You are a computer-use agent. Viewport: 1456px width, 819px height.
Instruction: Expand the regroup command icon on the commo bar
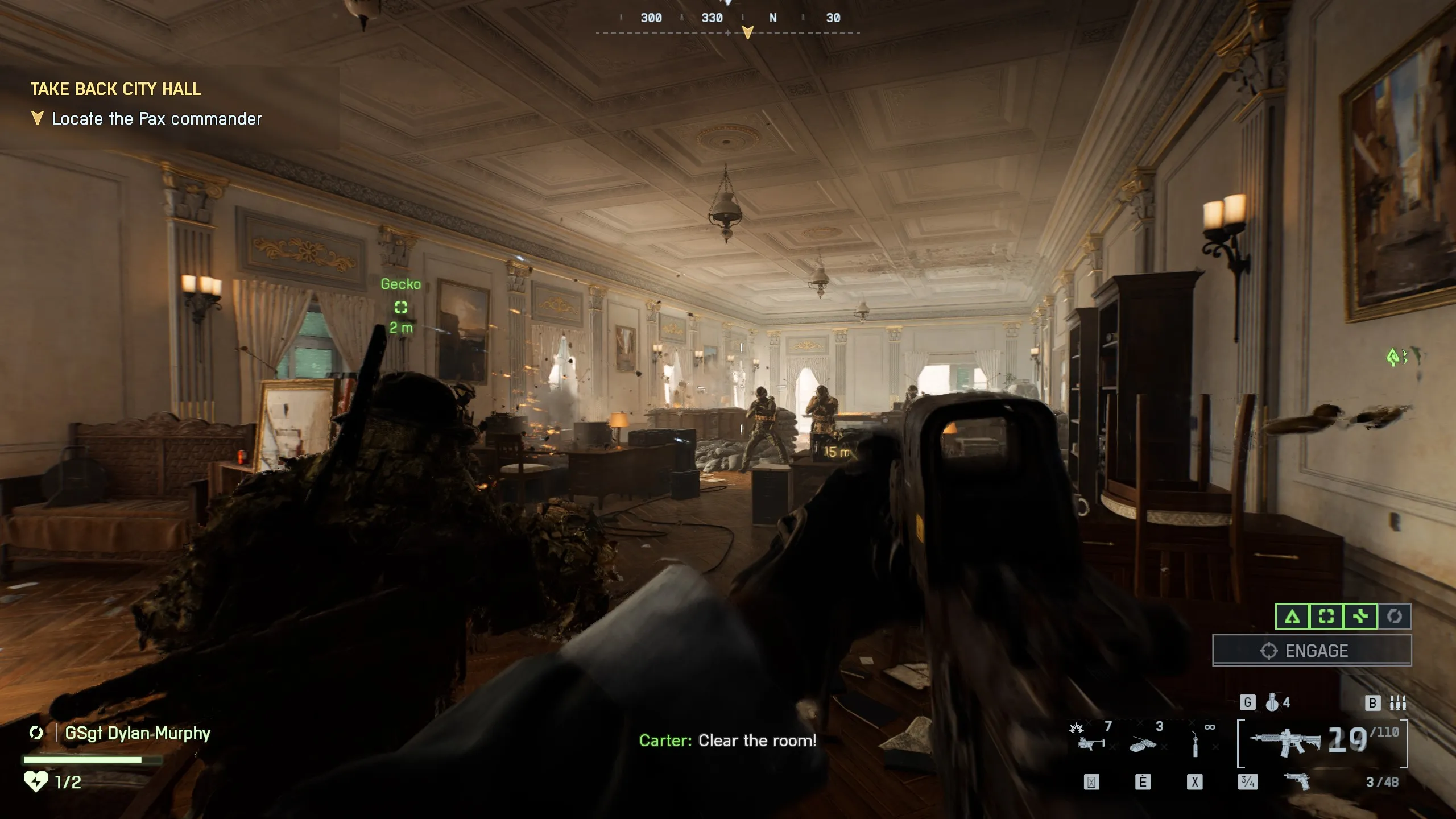[1394, 617]
